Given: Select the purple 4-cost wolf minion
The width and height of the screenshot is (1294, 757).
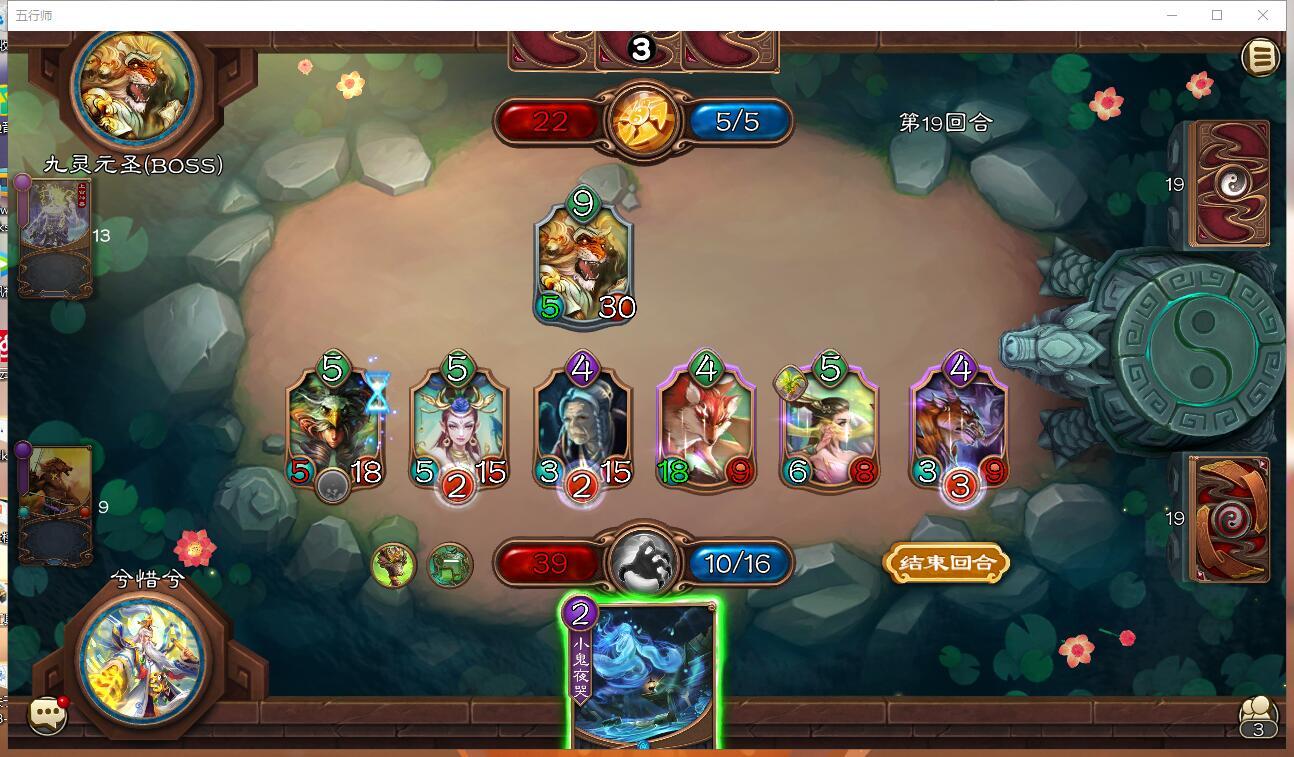Looking at the screenshot, I should coord(958,430).
